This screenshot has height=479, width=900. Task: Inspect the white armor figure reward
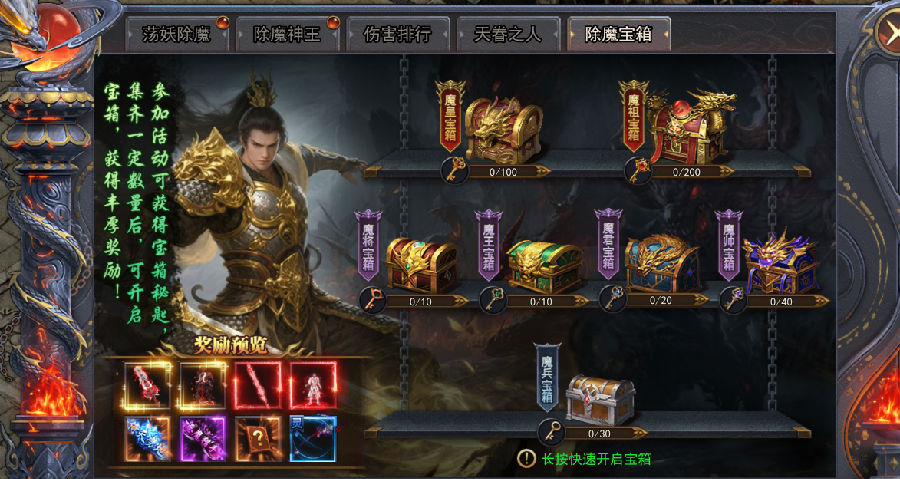311,385
